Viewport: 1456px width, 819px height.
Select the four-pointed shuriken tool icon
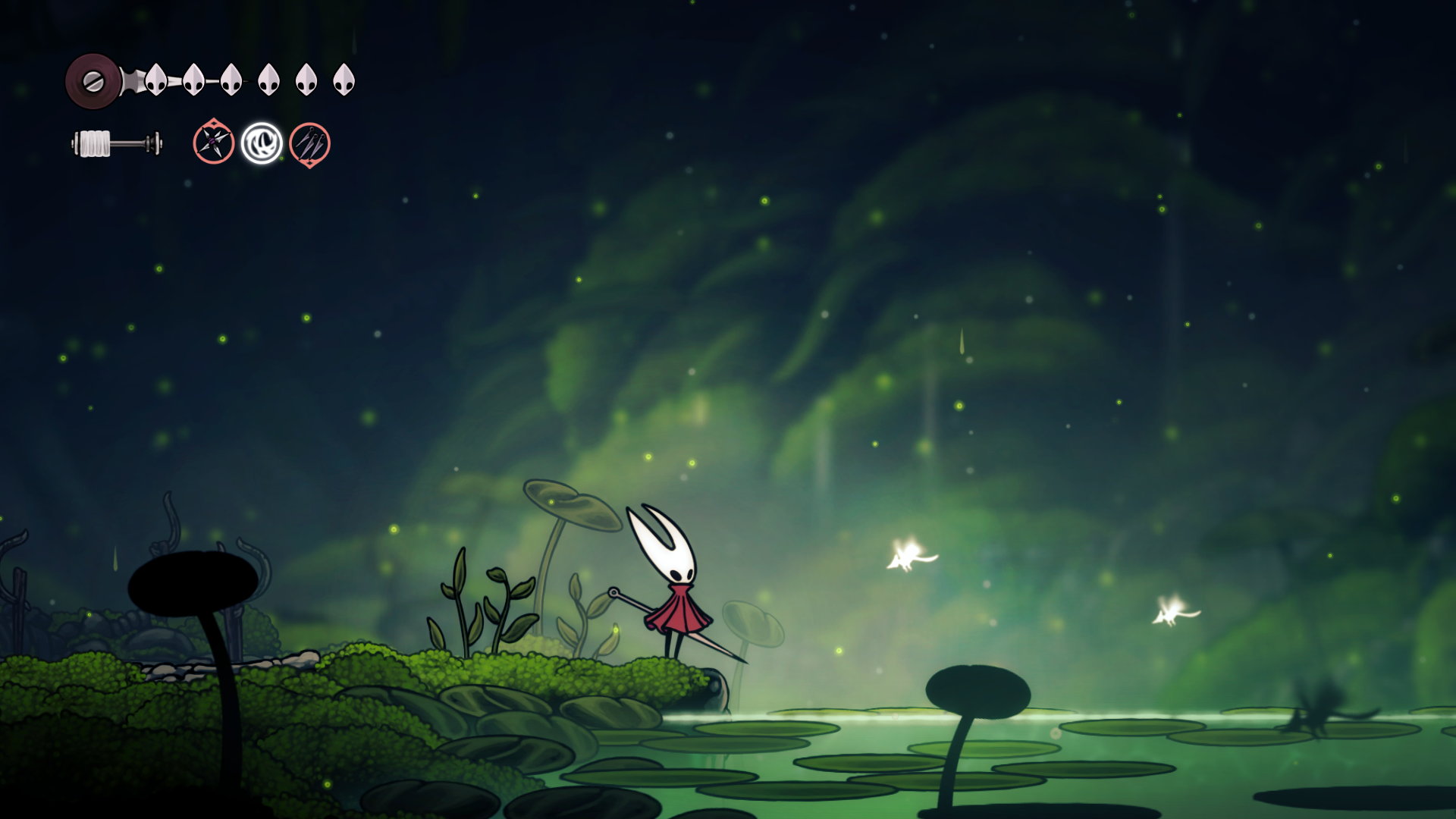(x=213, y=142)
